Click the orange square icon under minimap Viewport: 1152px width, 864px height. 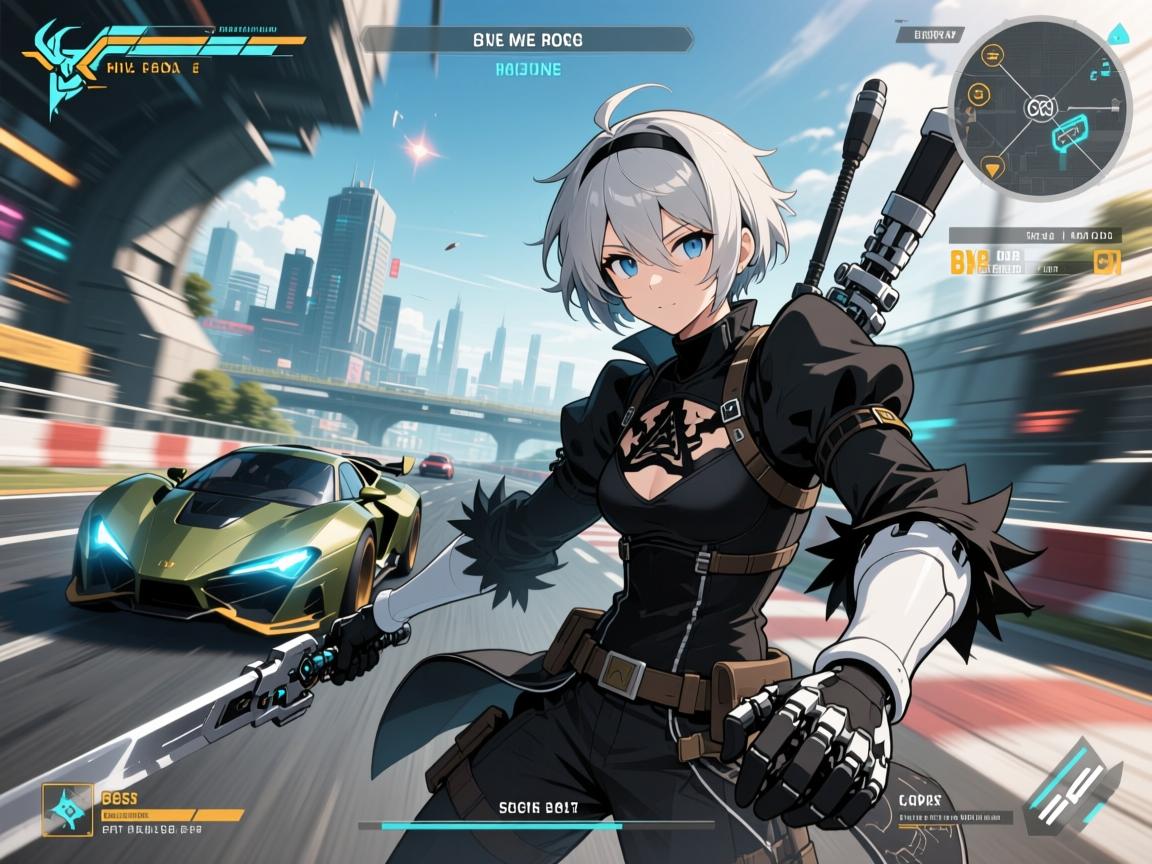pyautogui.click(x=1107, y=262)
